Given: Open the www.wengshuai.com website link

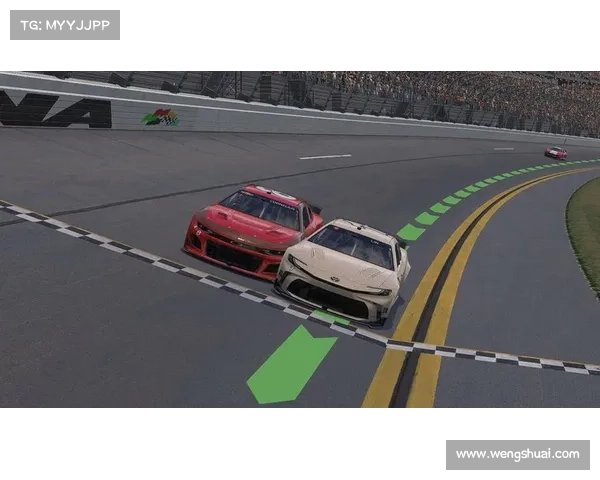Looking at the screenshot, I should tap(516, 454).
